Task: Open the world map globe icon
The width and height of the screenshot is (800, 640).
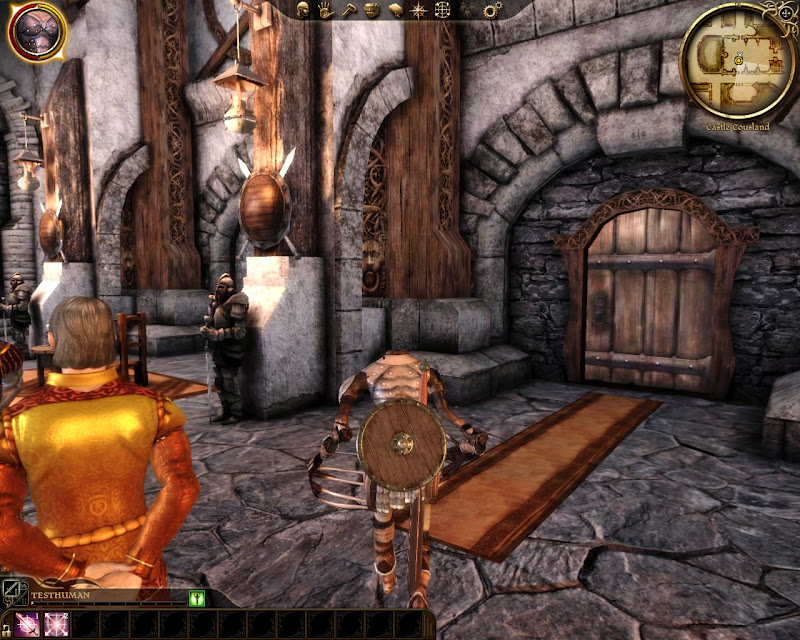Action: point(441,10)
